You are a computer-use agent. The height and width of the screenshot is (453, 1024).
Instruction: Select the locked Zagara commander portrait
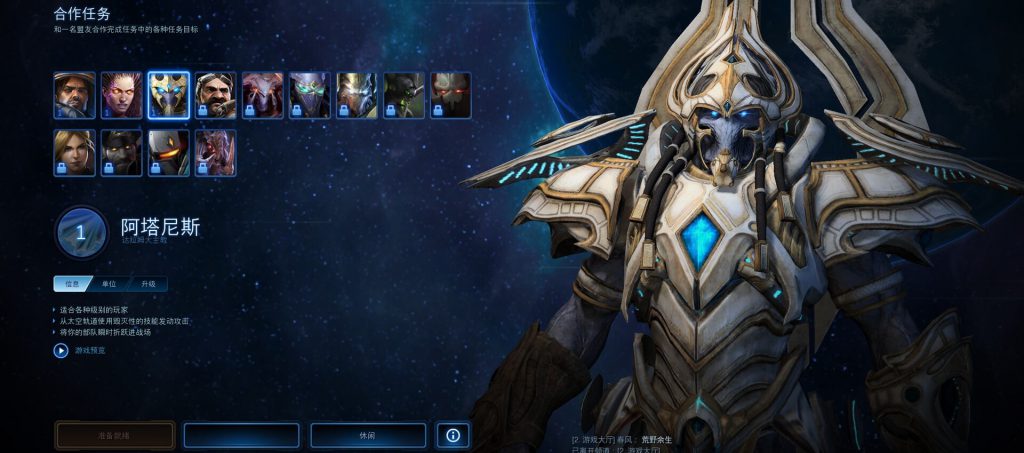(262, 95)
